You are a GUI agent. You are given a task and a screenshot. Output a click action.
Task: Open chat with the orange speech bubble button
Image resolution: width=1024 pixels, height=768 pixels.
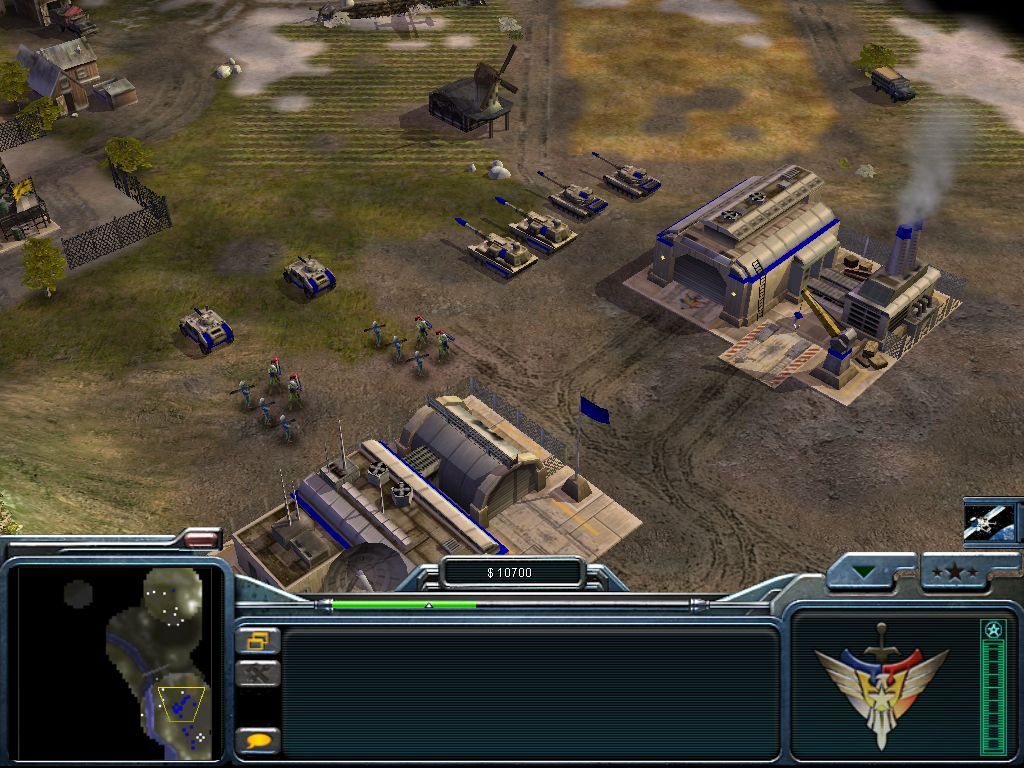pos(258,741)
